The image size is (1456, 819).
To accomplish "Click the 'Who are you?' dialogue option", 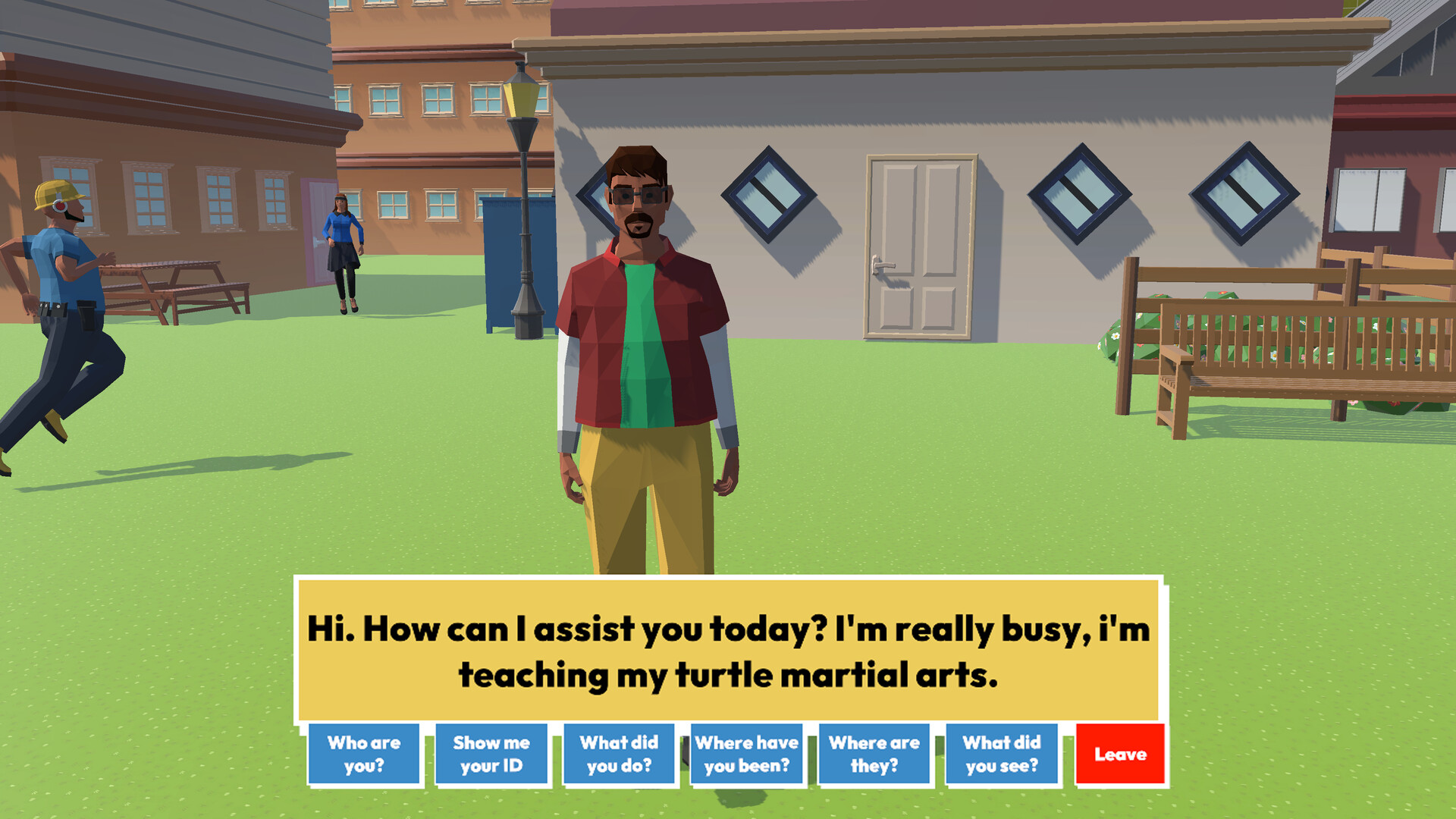I will pos(365,754).
